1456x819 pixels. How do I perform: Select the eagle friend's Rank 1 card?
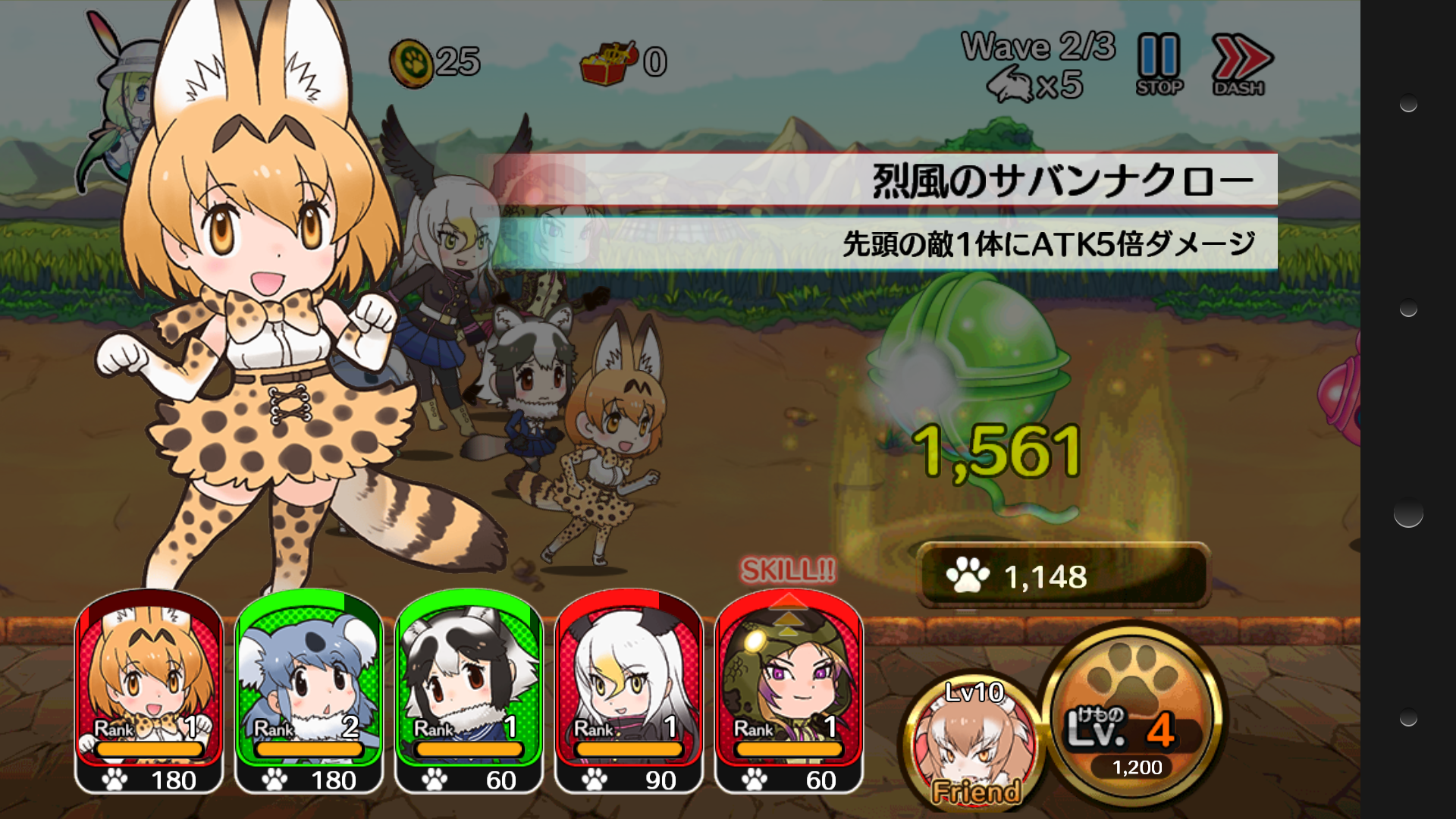[631, 694]
